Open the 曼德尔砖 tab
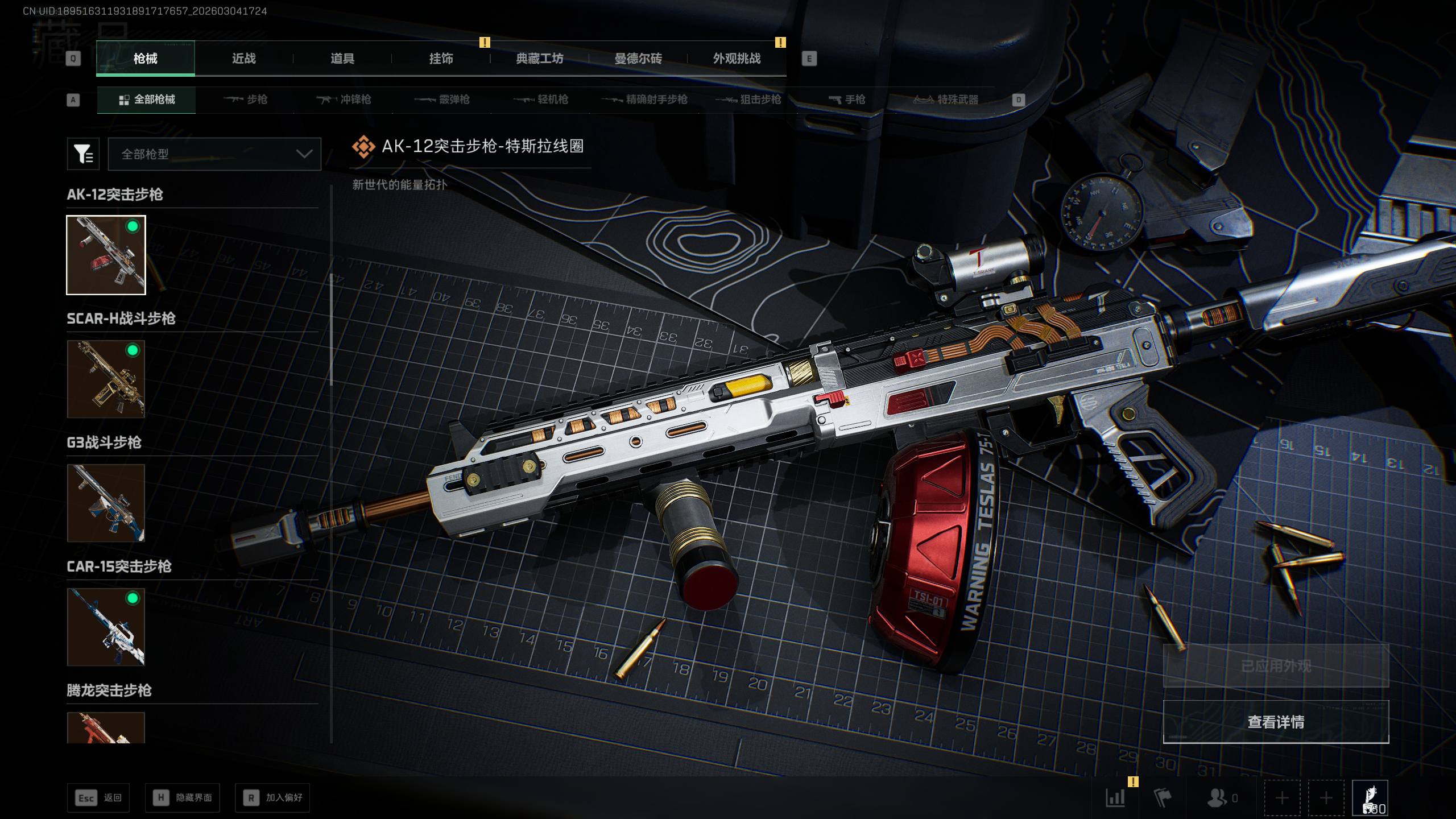This screenshot has height=819, width=1456. (638, 59)
